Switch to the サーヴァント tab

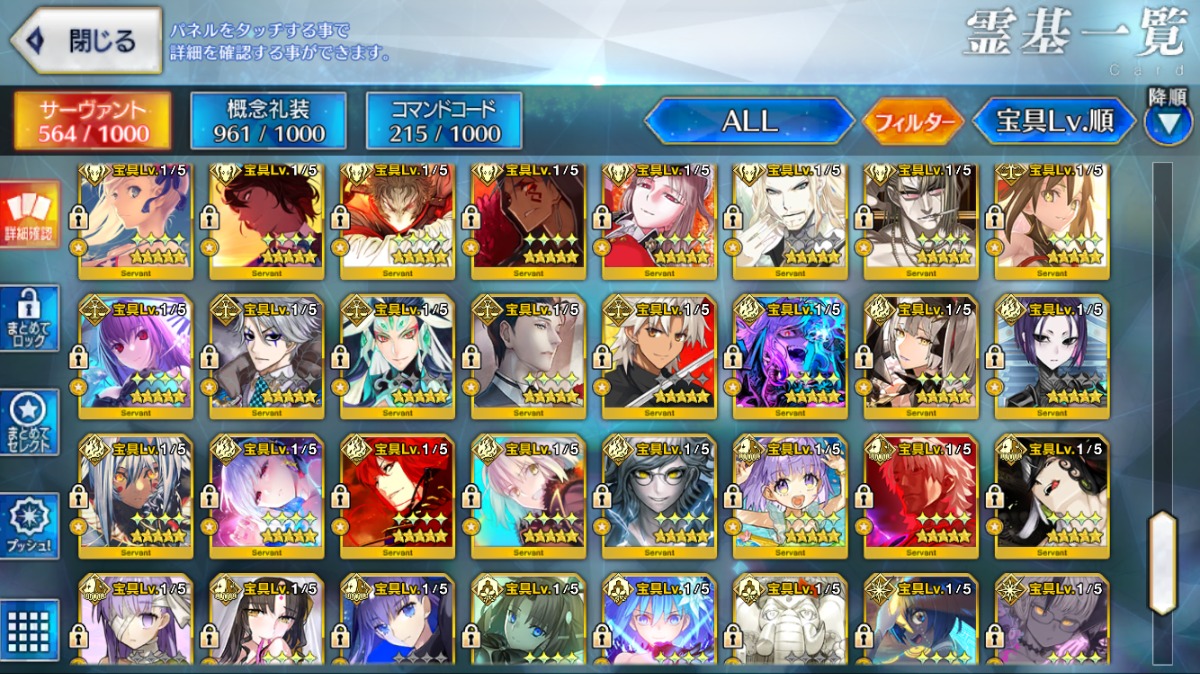point(91,121)
